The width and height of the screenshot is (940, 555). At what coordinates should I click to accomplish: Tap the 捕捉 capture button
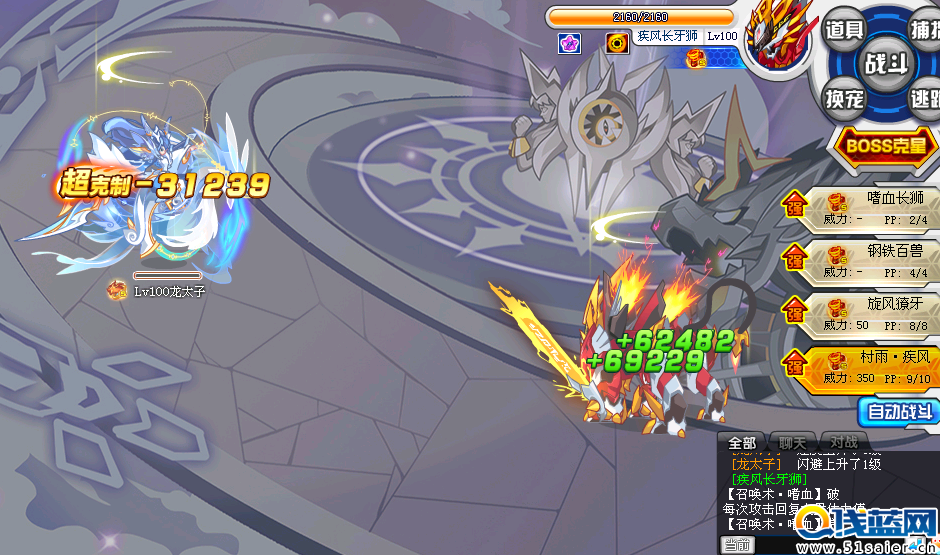(924, 29)
